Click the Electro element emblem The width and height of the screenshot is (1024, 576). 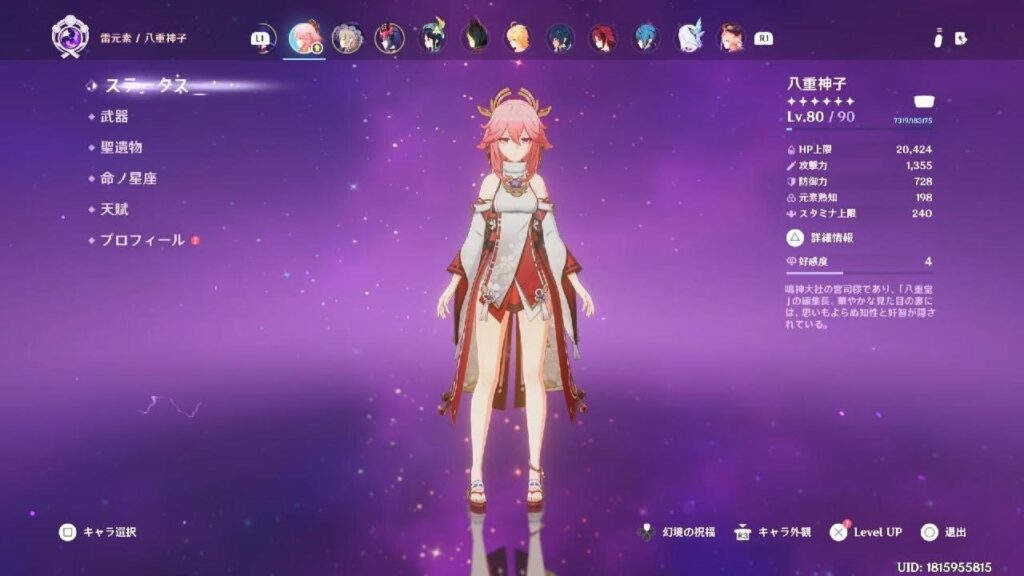click(x=66, y=38)
